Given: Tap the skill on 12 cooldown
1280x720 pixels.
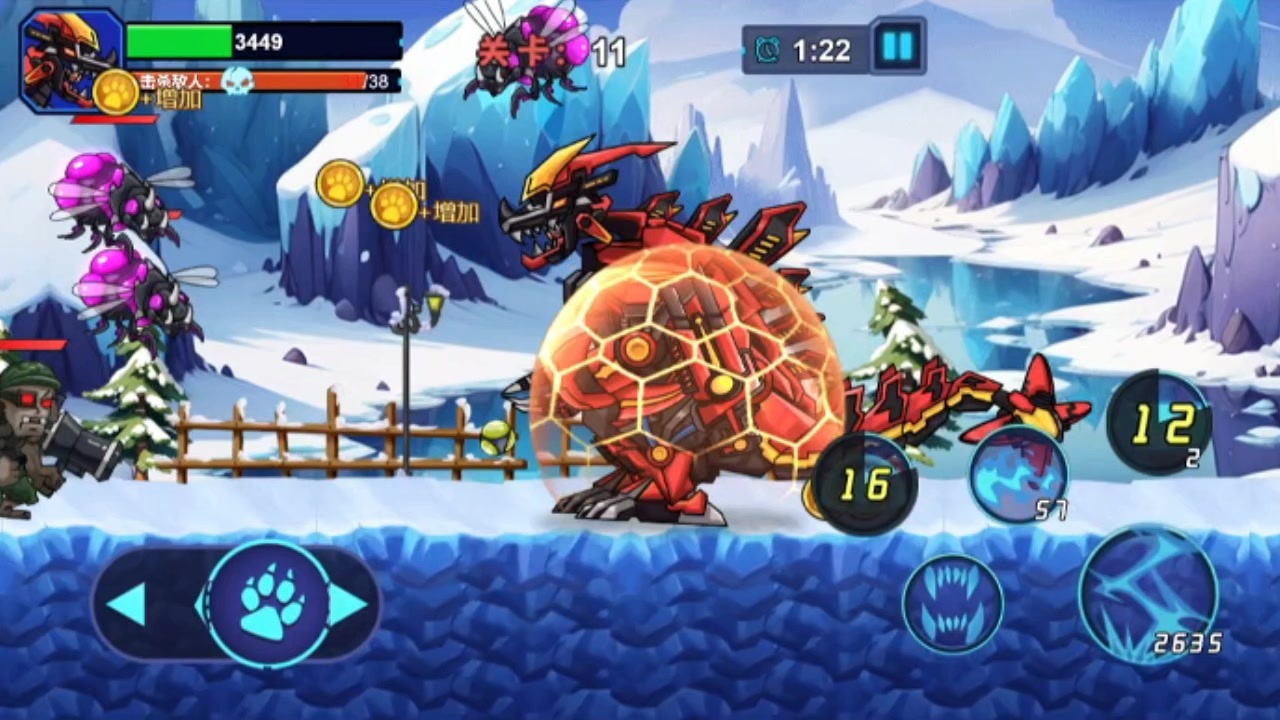Looking at the screenshot, I should pyautogui.click(x=1160, y=423).
